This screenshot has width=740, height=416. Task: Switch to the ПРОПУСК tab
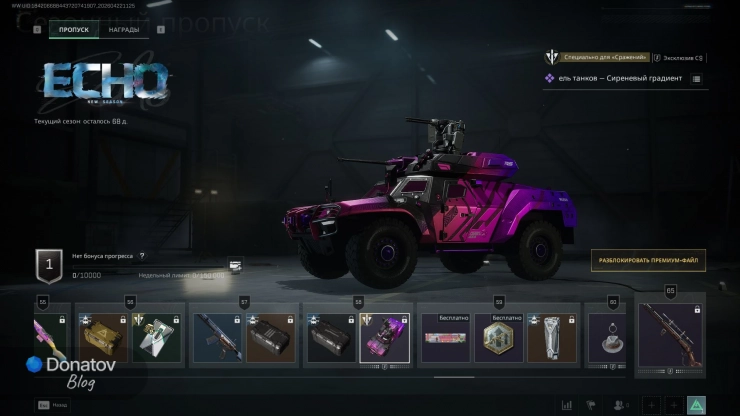(74, 30)
